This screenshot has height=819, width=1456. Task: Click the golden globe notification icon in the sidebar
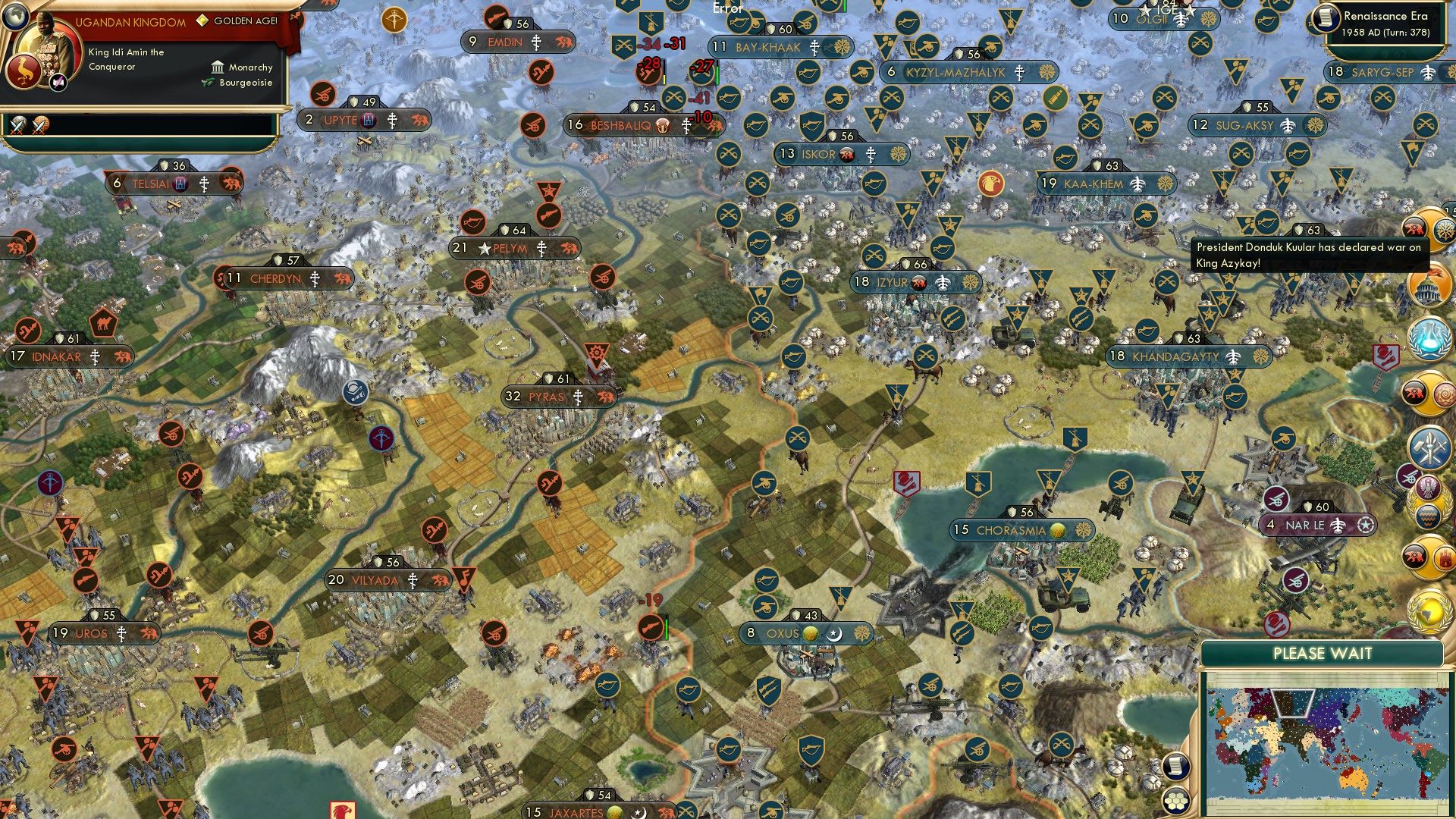(x=1427, y=610)
